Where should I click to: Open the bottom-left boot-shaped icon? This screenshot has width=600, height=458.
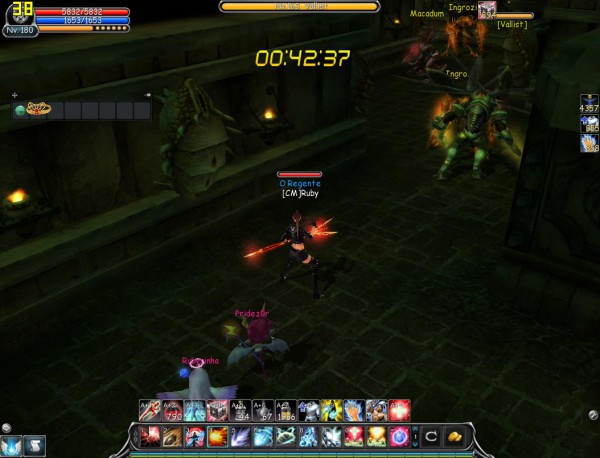[x=33, y=447]
